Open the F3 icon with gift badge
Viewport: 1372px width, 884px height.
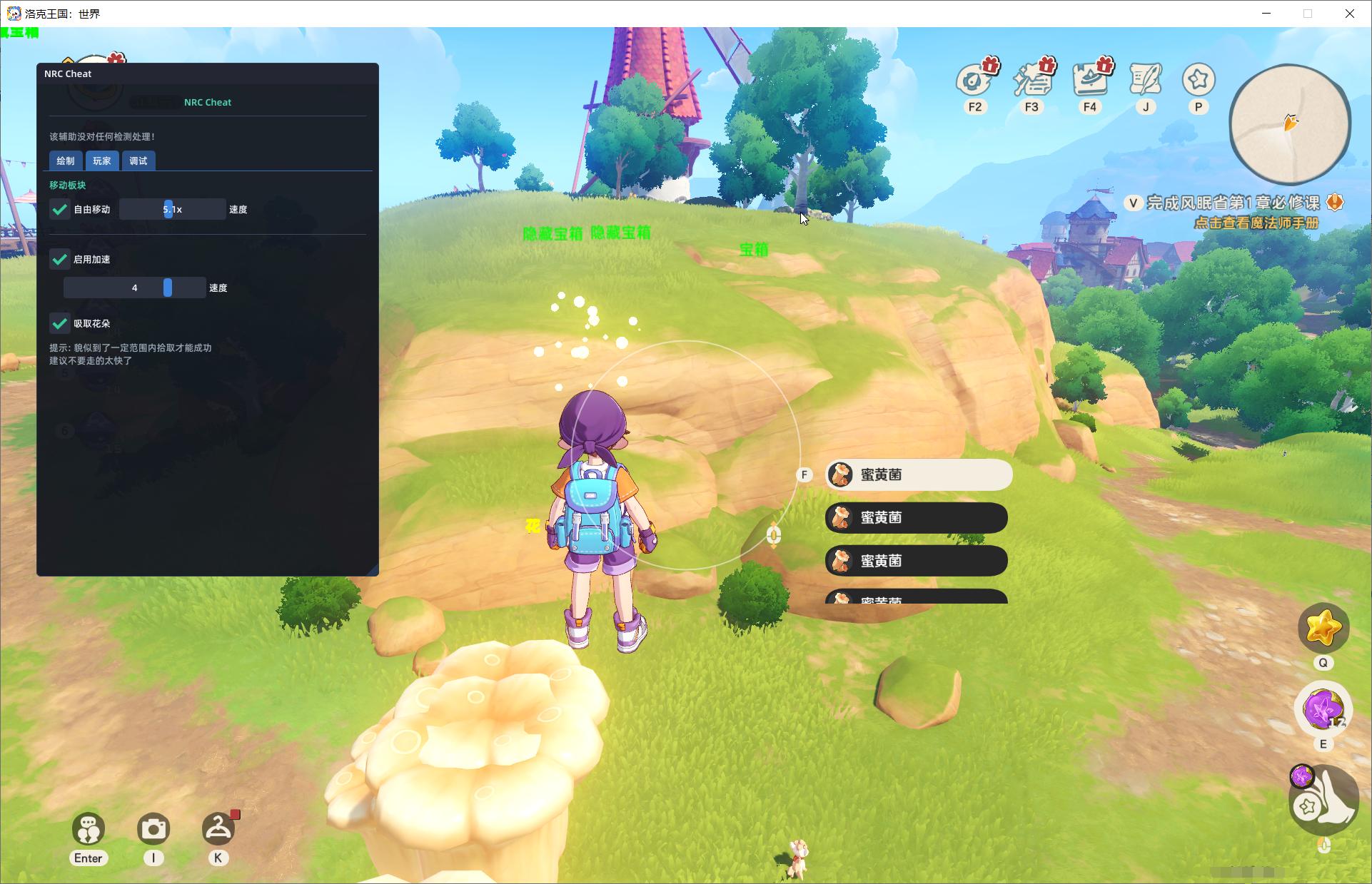[1032, 80]
